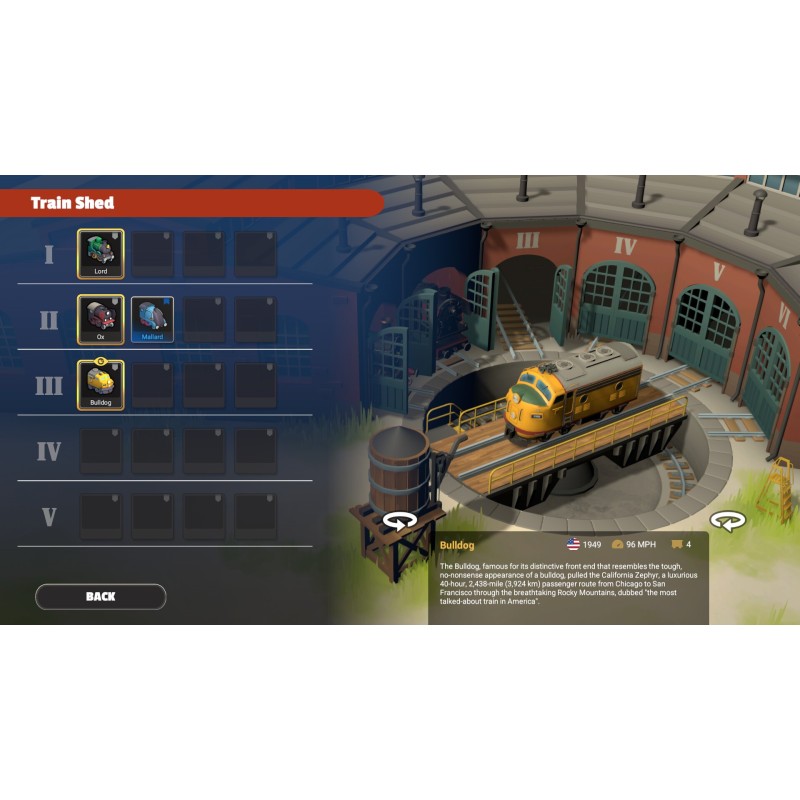Rotate turntable with right arrow icon
The image size is (800, 800).
(x=727, y=521)
